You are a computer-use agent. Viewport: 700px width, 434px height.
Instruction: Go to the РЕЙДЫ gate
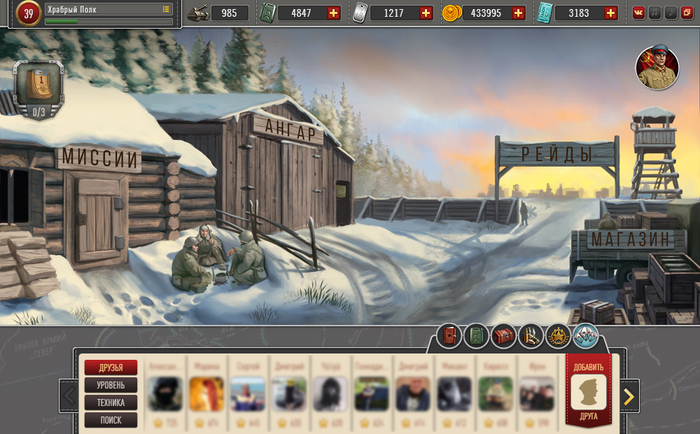[556, 153]
